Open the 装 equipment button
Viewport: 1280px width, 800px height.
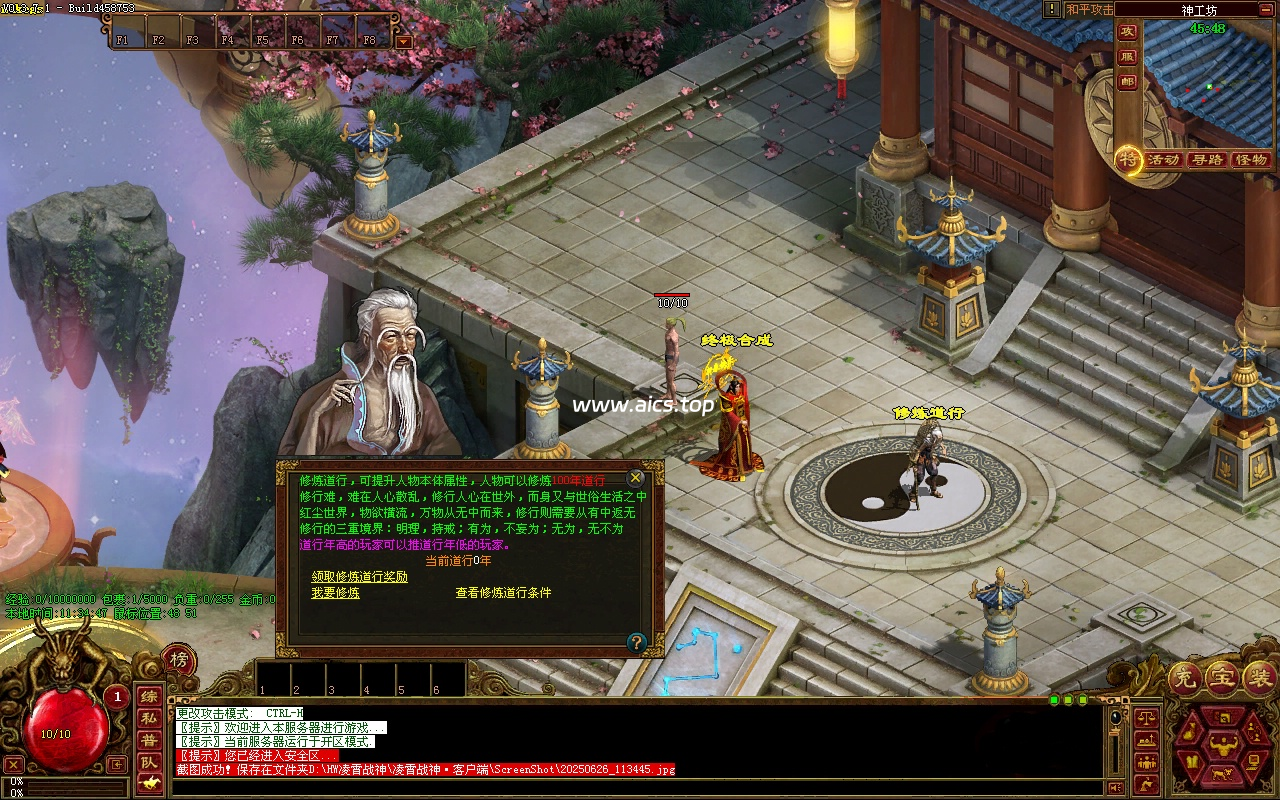point(1259,679)
